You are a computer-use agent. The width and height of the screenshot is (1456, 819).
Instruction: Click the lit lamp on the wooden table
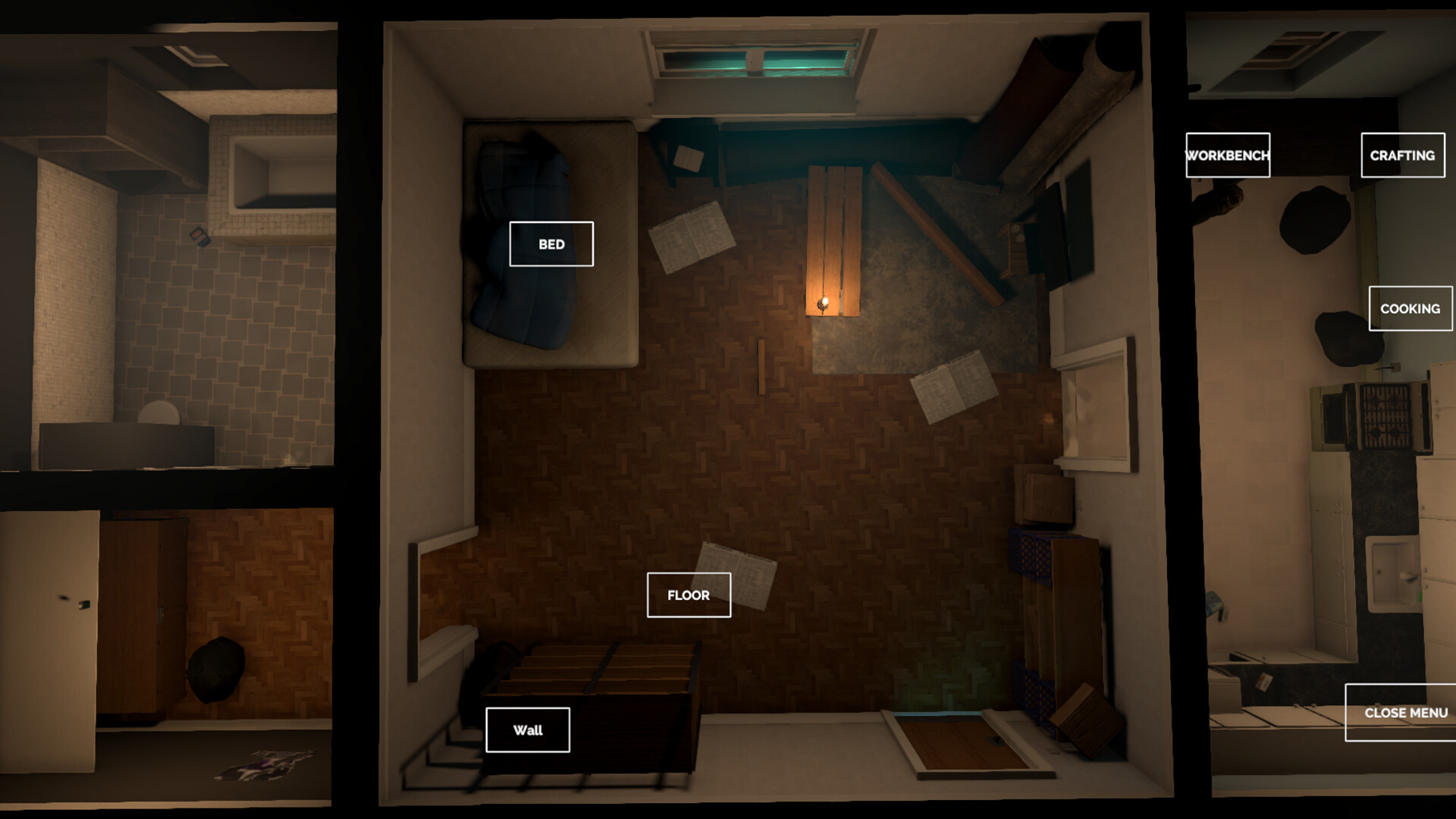tap(824, 302)
